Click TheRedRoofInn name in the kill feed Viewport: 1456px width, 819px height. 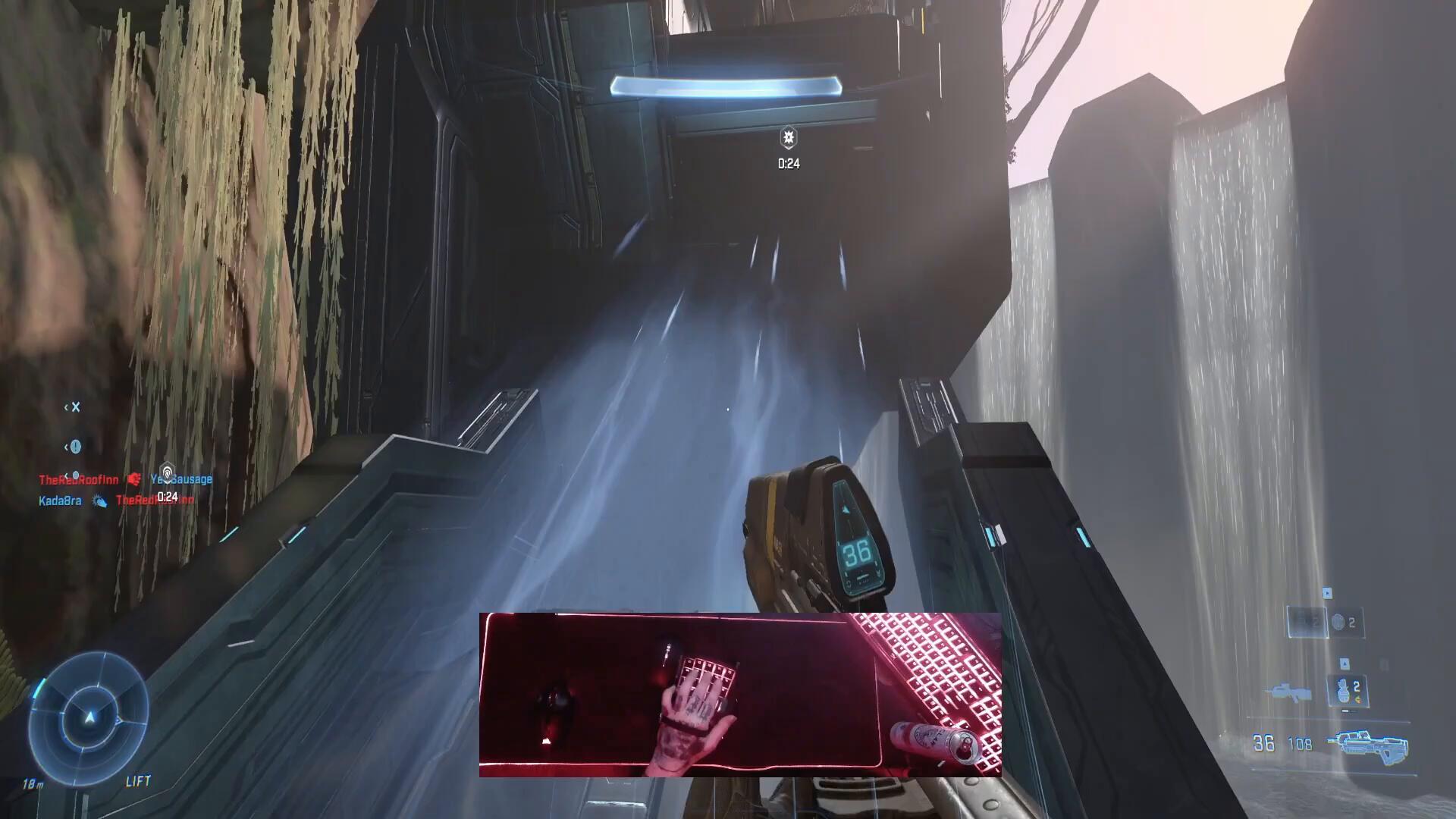click(78, 479)
